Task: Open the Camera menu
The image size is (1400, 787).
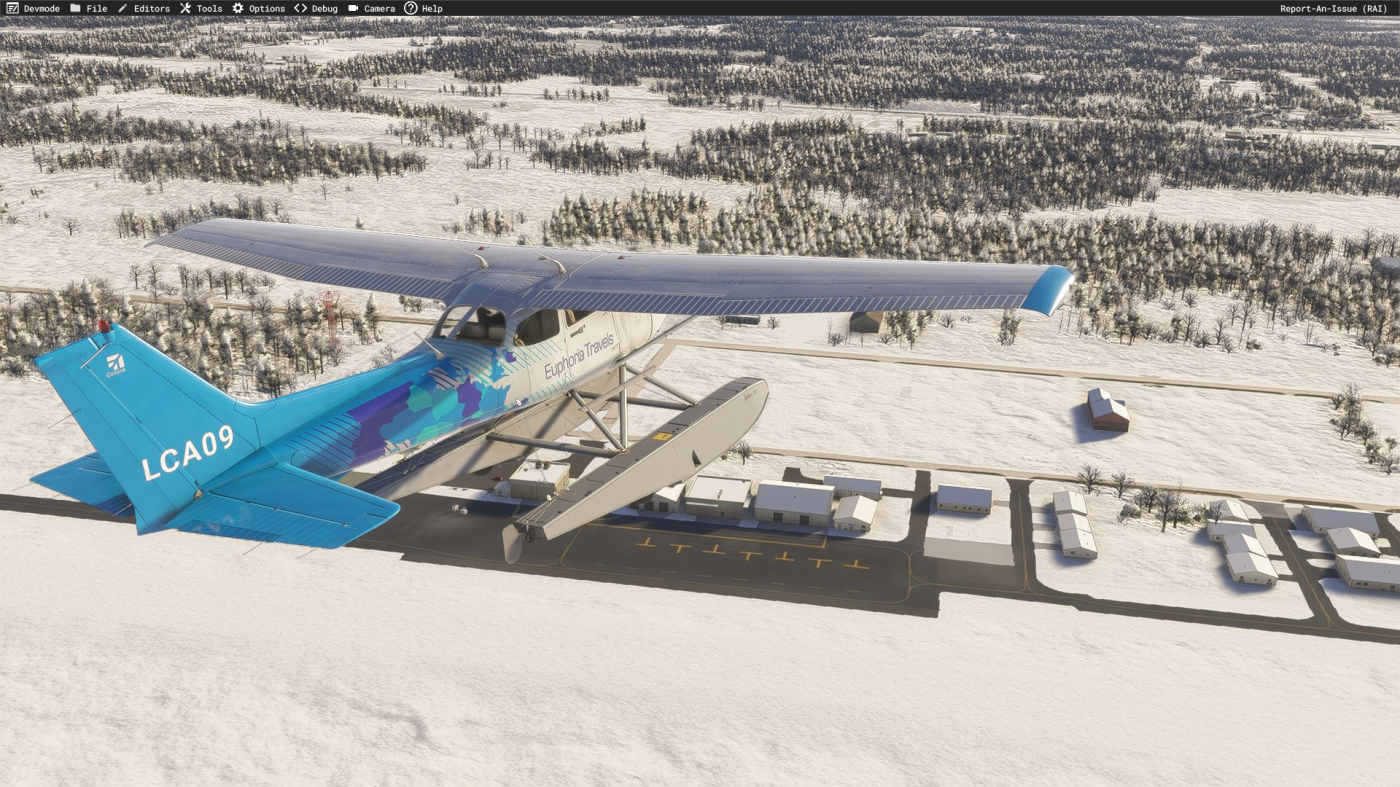Action: pyautogui.click(x=372, y=8)
